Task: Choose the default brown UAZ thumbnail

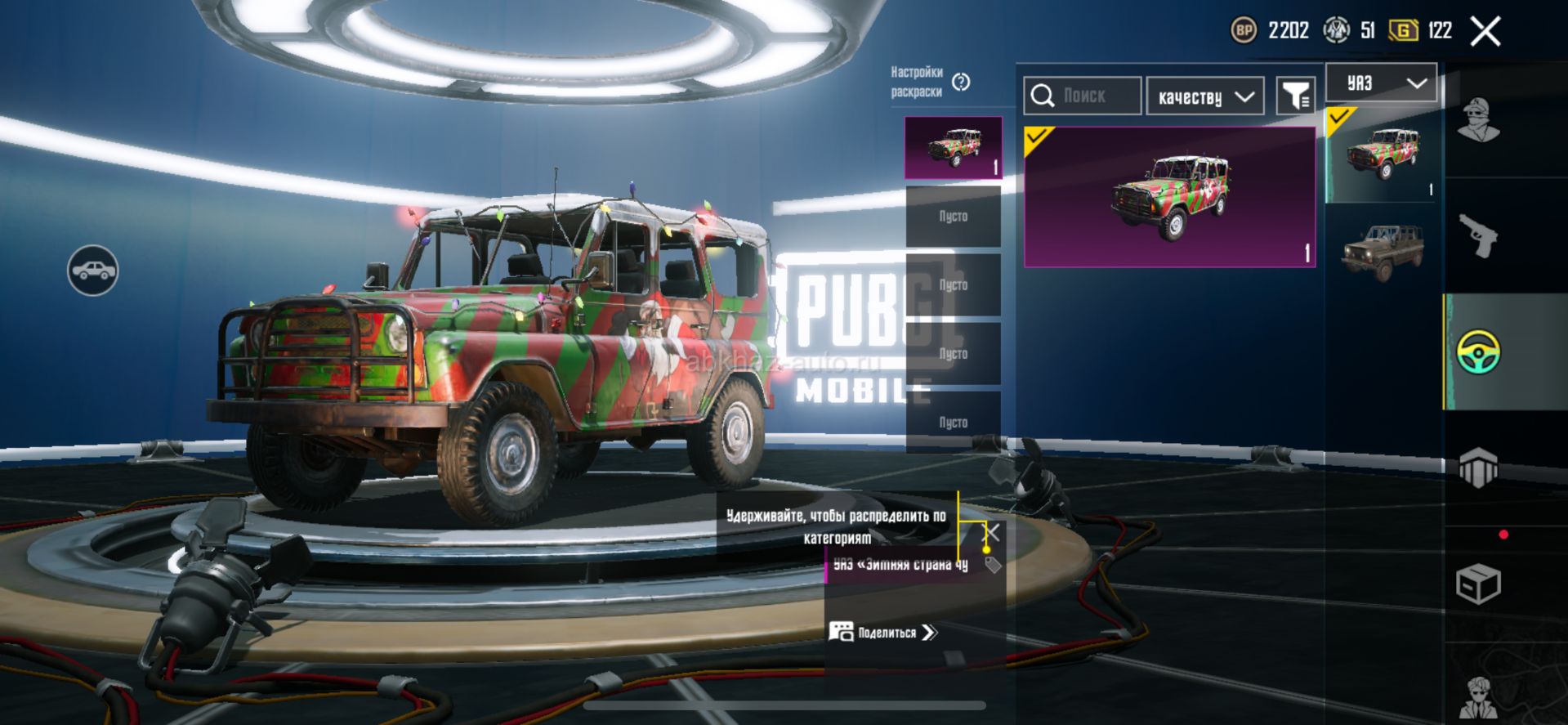Action: click(x=1383, y=252)
